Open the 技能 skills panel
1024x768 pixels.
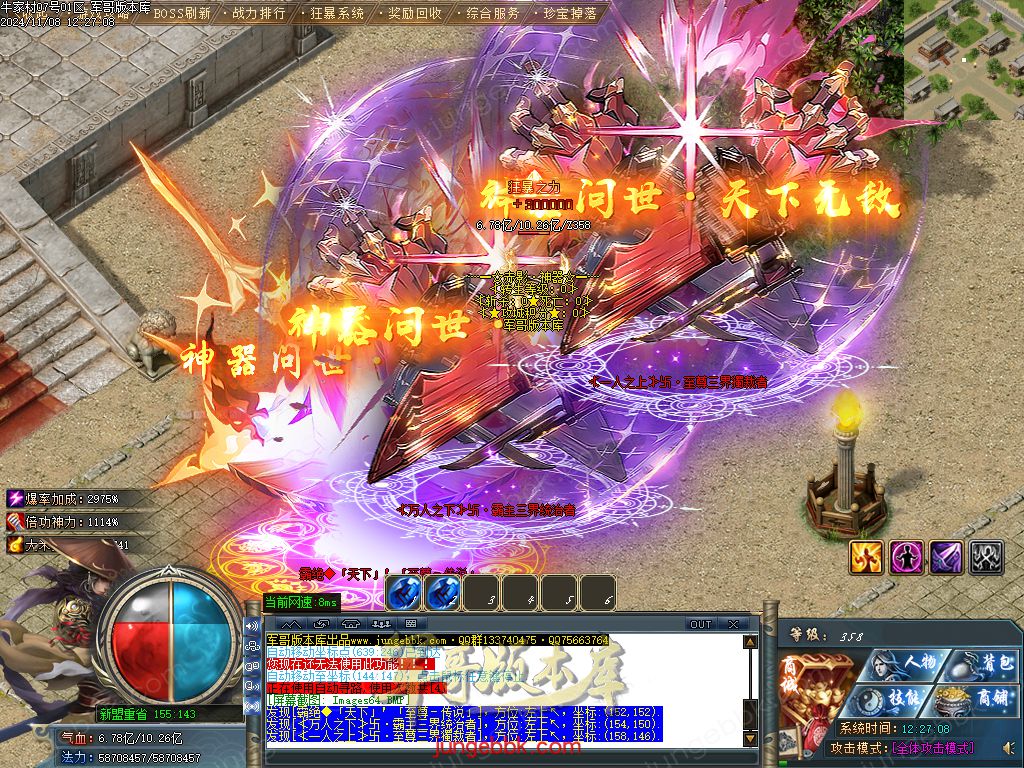coord(896,700)
